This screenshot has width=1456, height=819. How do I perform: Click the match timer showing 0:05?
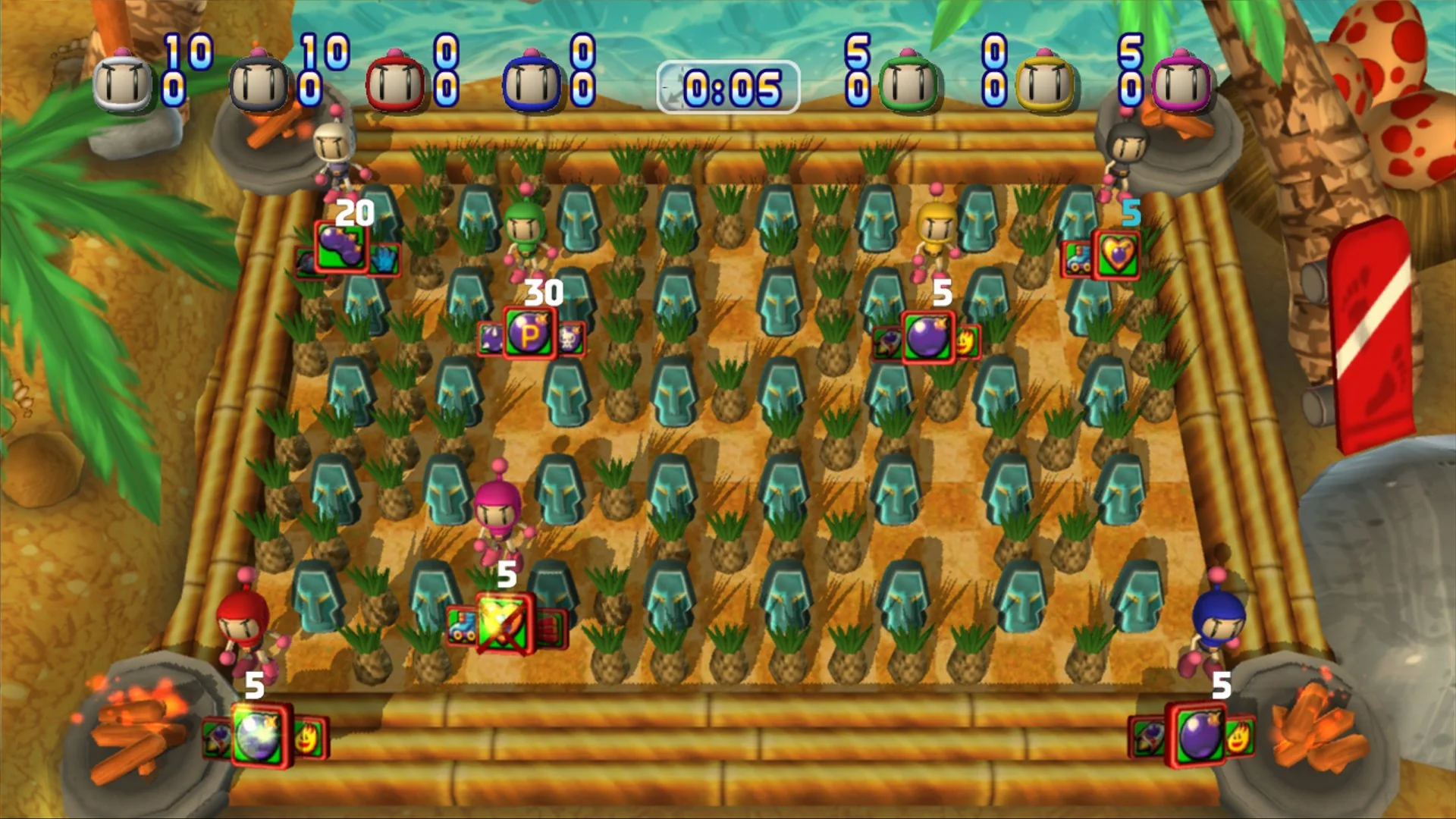728,83
